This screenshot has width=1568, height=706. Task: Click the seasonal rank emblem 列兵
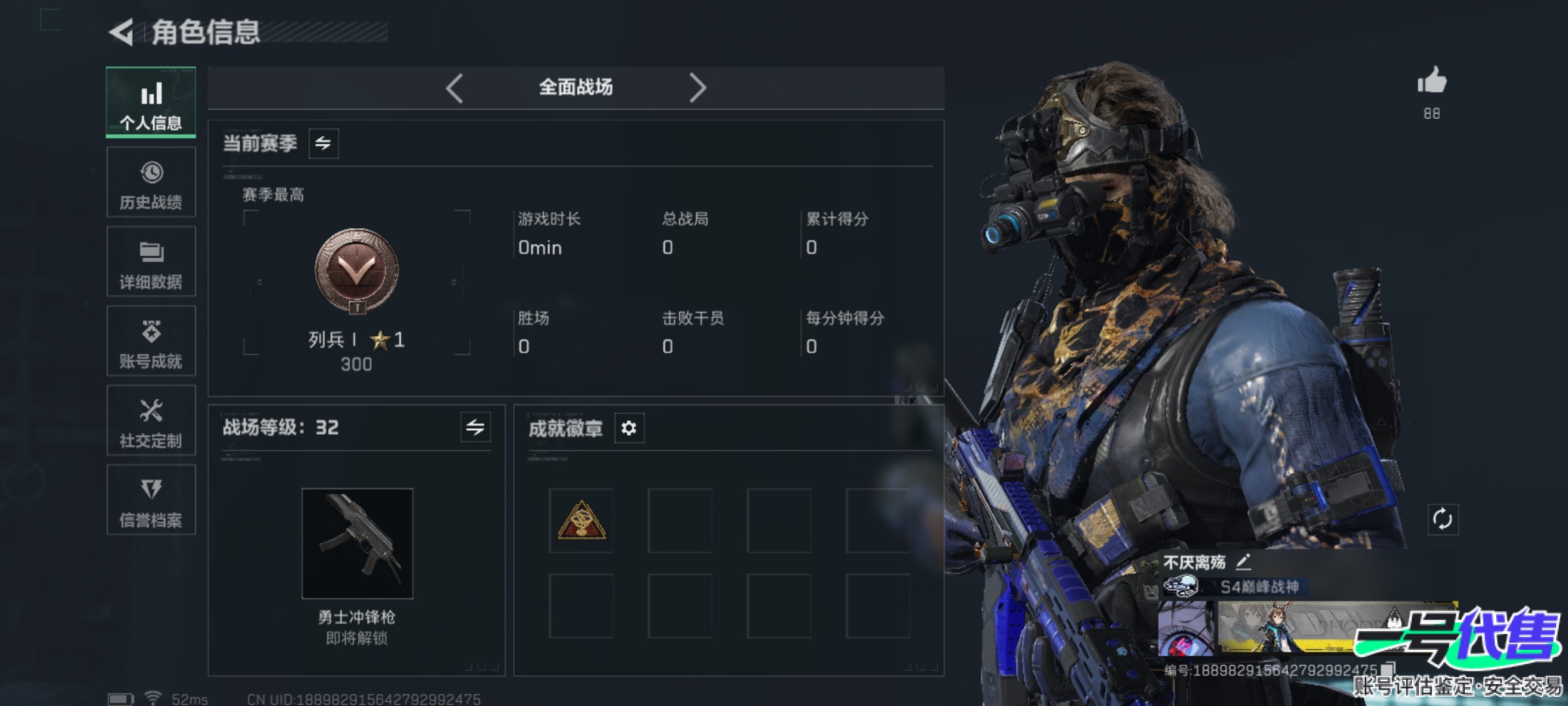click(x=357, y=271)
